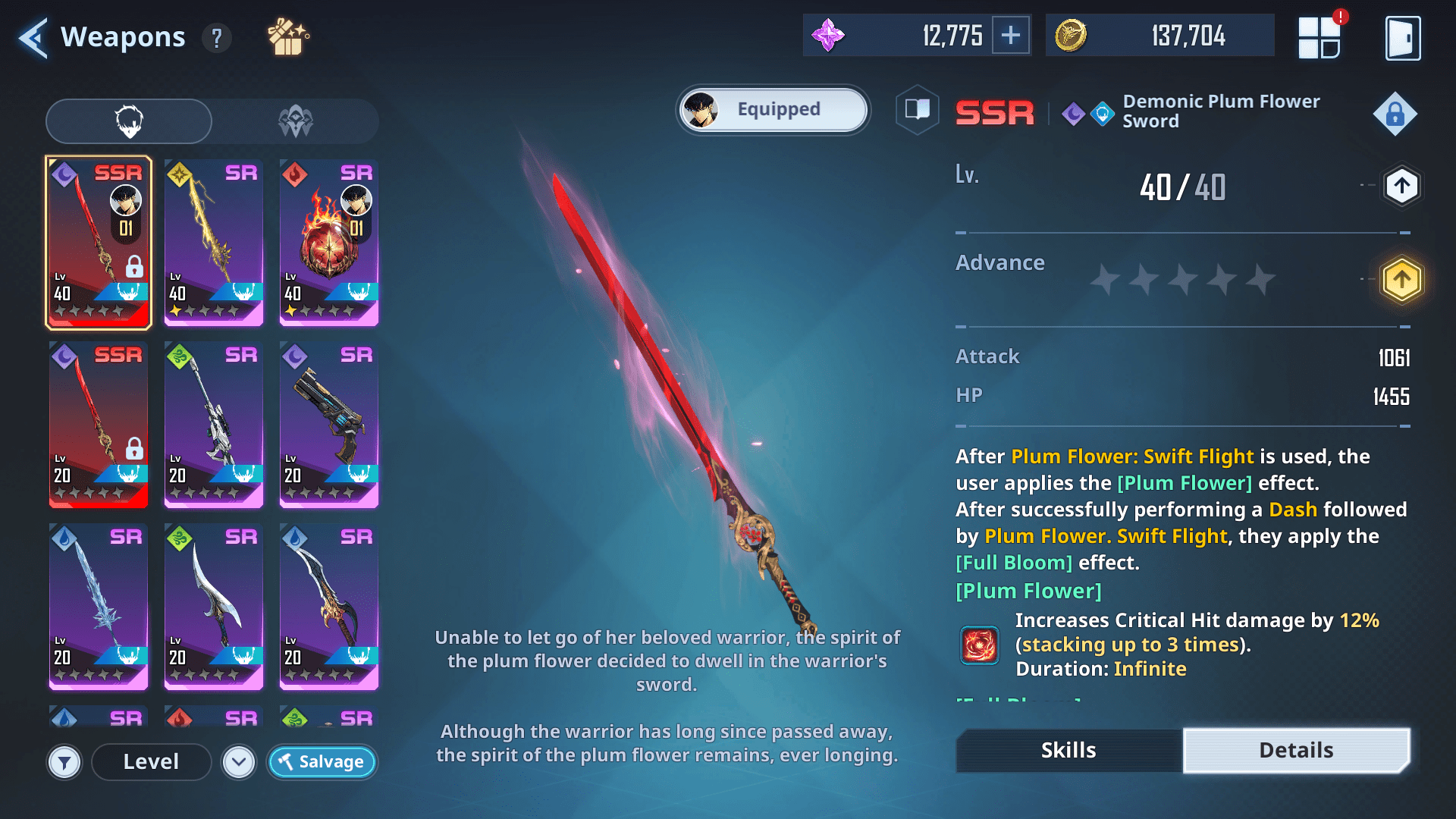Image resolution: width=1456 pixels, height=819 pixels.
Task: Switch to the Skills tab
Action: coord(1068,751)
